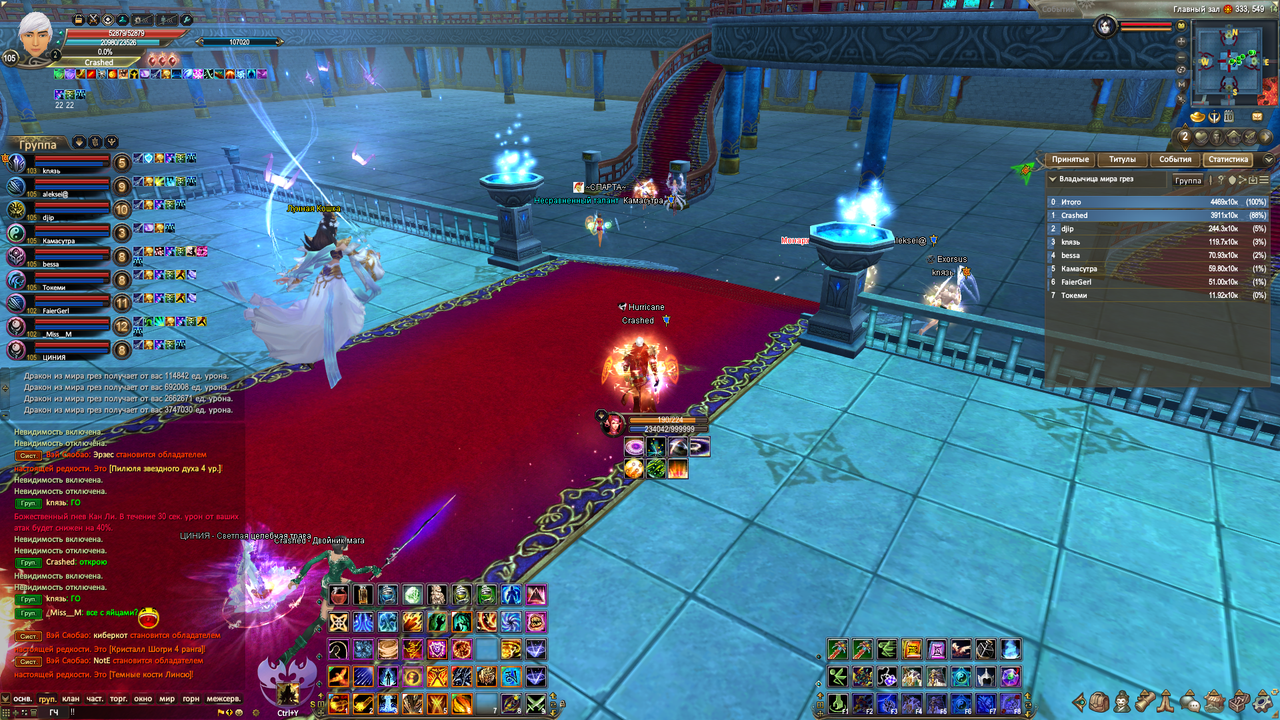The image size is (1280, 720).
Task: Show the Принятые quests tab
Action: click(x=1070, y=160)
